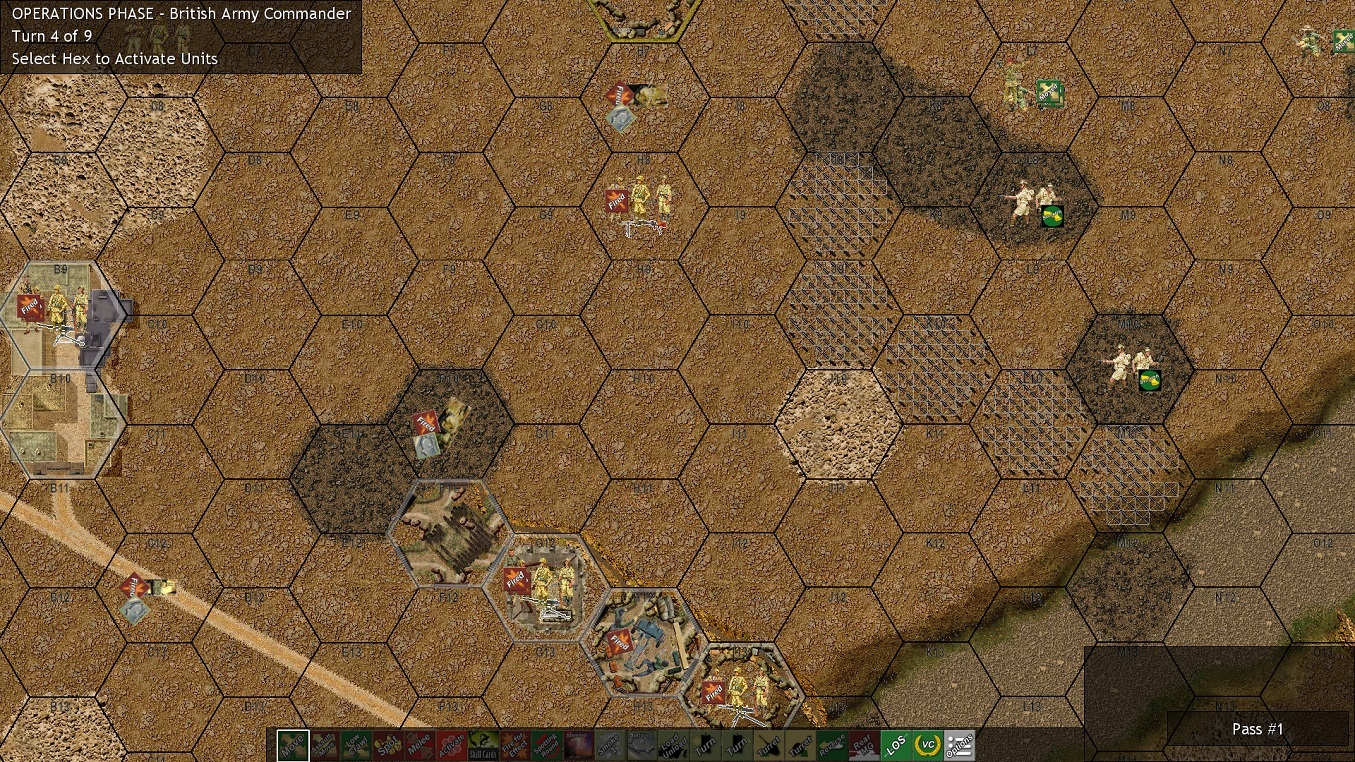
Task: Select the Spot command icon
Action: [x=388, y=746]
